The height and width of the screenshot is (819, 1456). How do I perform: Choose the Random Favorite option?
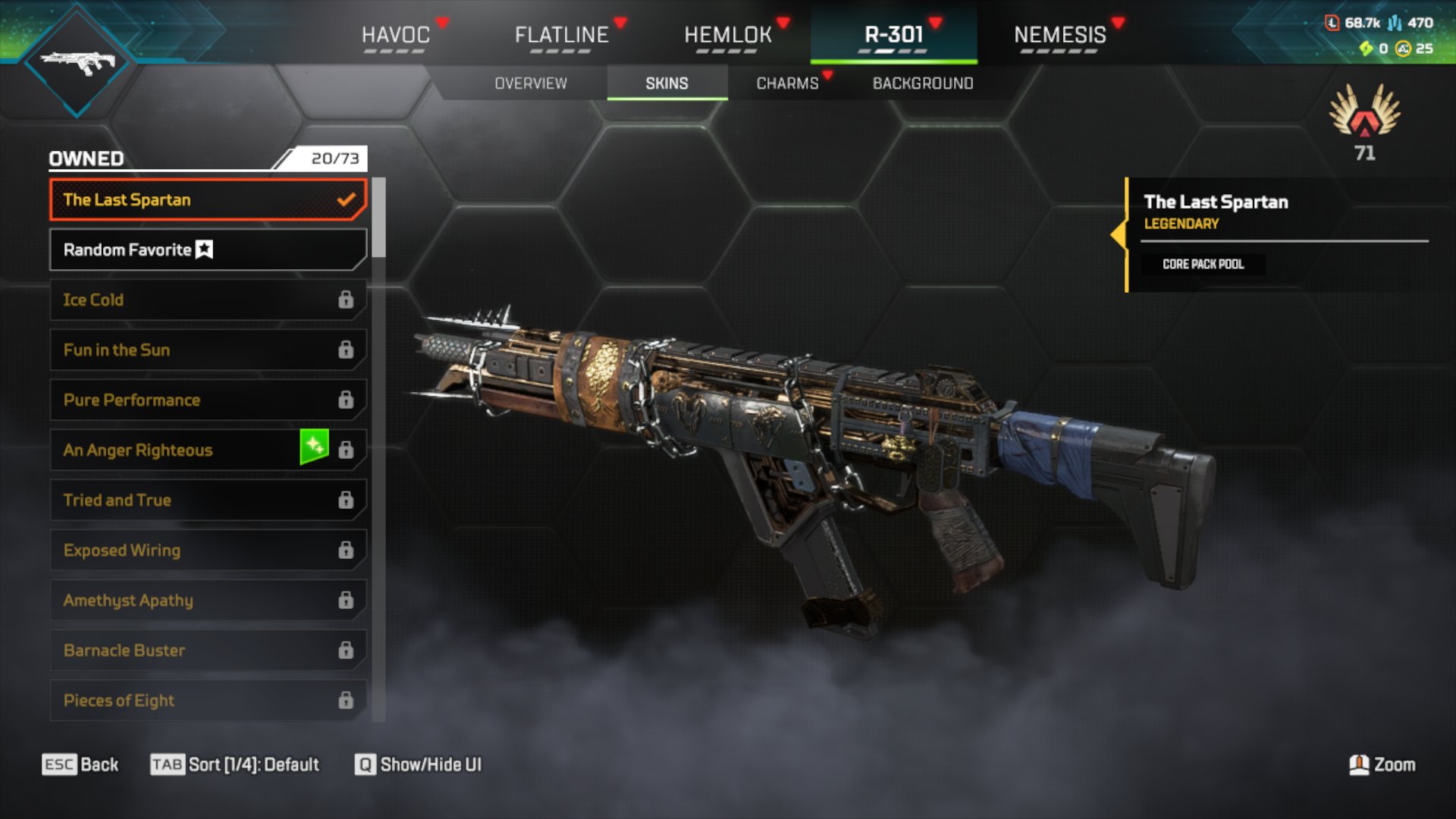coord(207,250)
